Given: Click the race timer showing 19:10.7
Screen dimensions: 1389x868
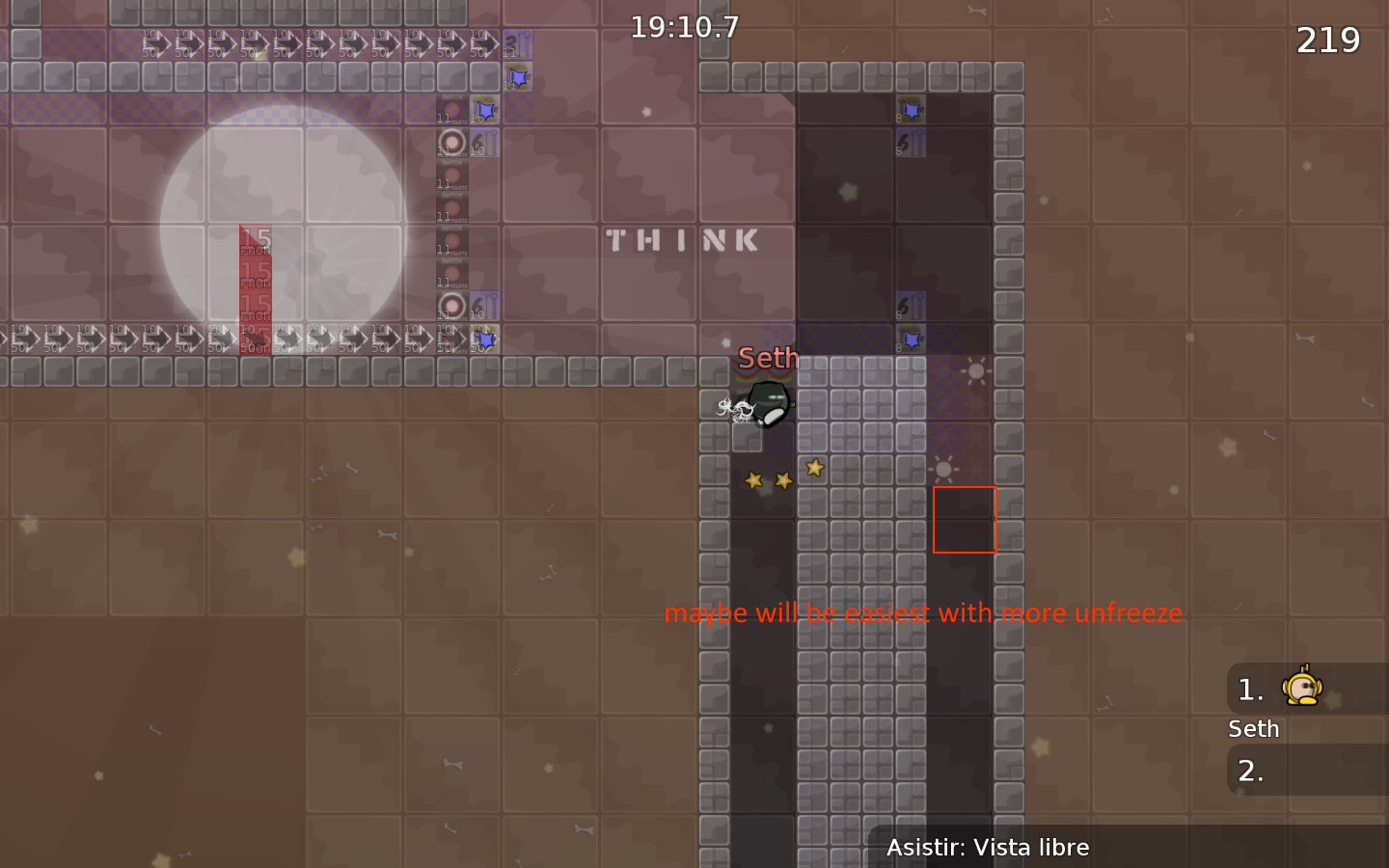Looking at the screenshot, I should coord(684,27).
